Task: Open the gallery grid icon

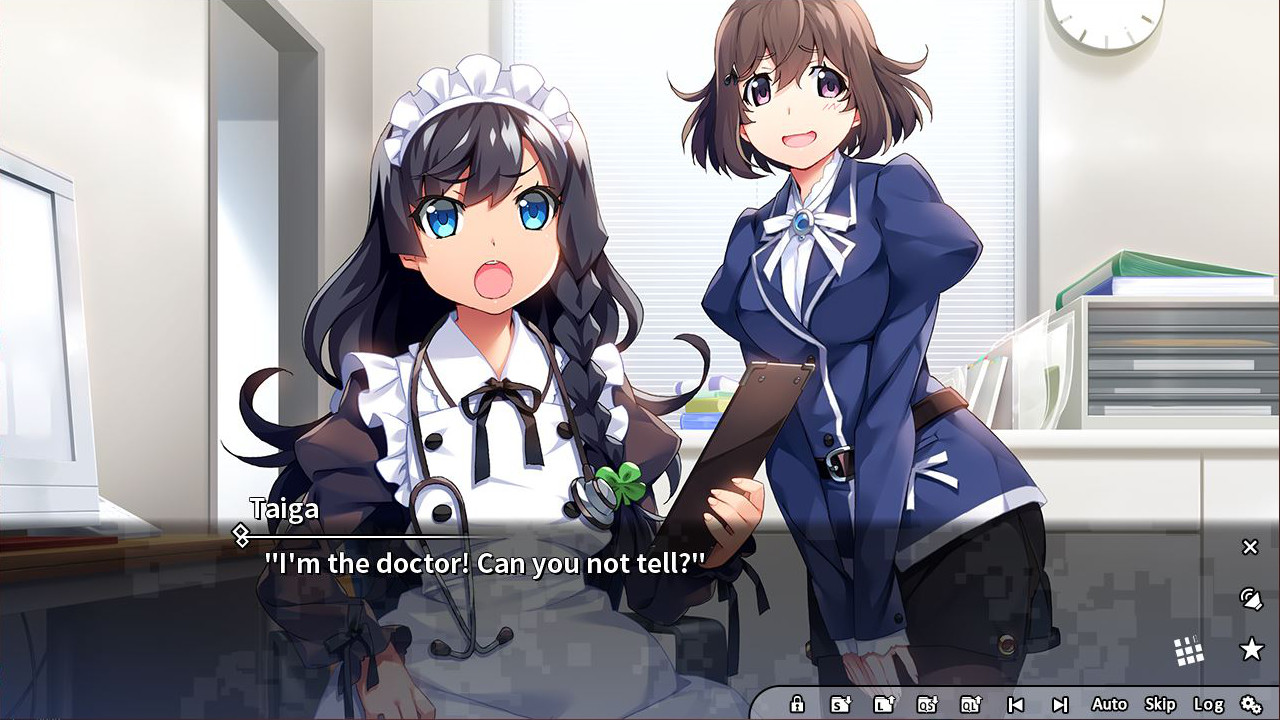Action: 1191,649
